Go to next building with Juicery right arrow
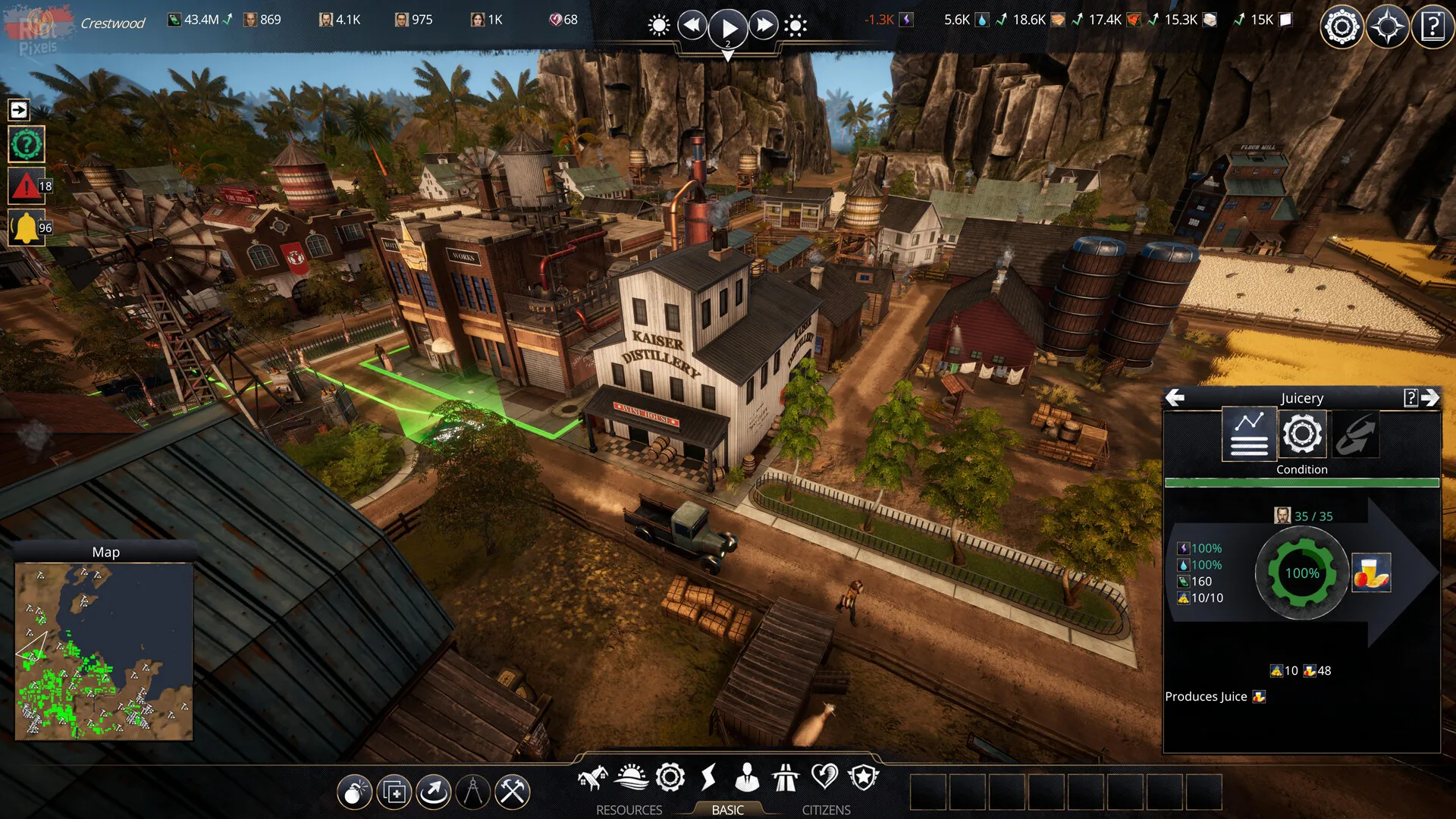This screenshot has height=819, width=1456. (1430, 398)
